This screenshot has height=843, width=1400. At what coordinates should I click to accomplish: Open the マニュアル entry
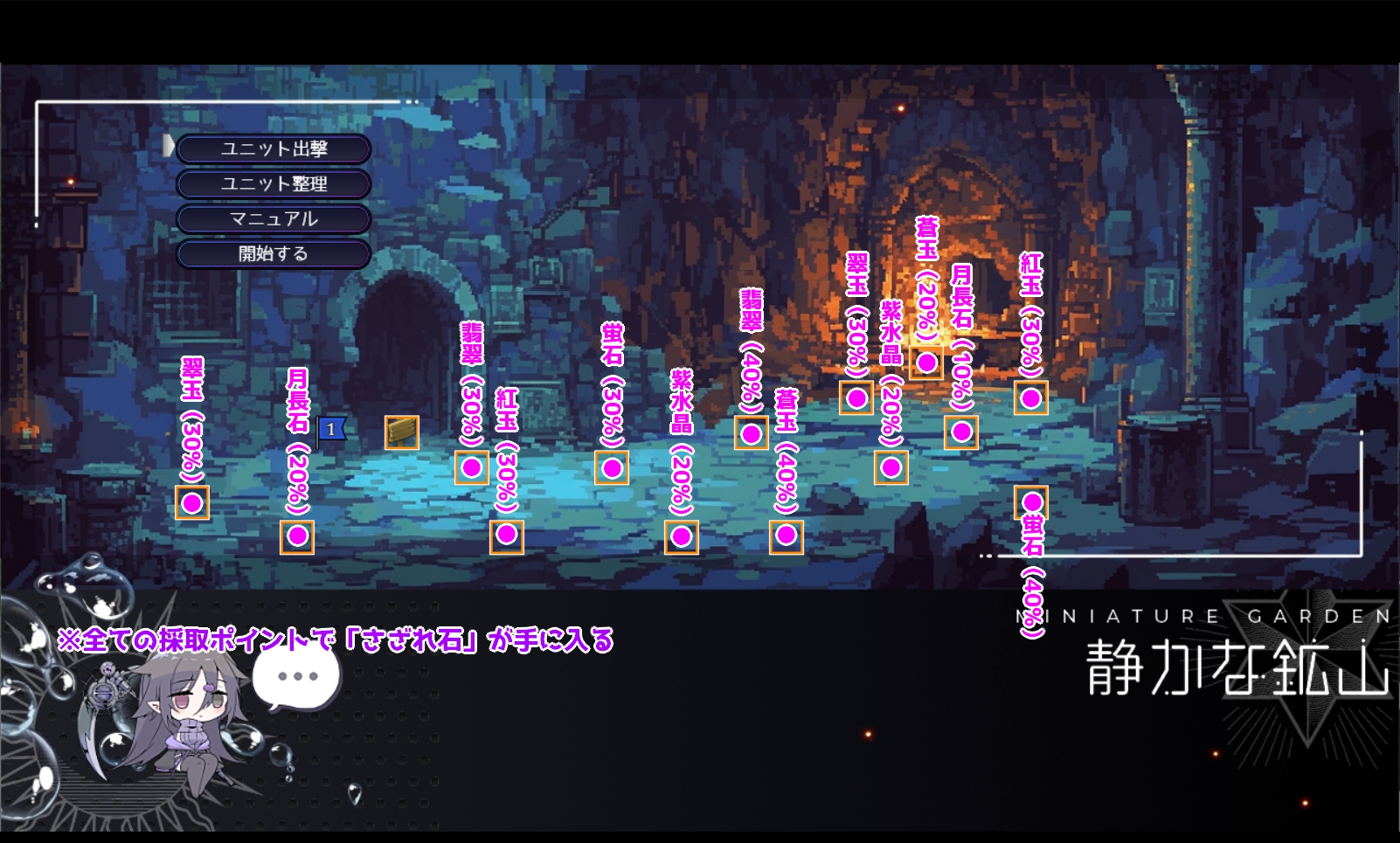tap(274, 219)
